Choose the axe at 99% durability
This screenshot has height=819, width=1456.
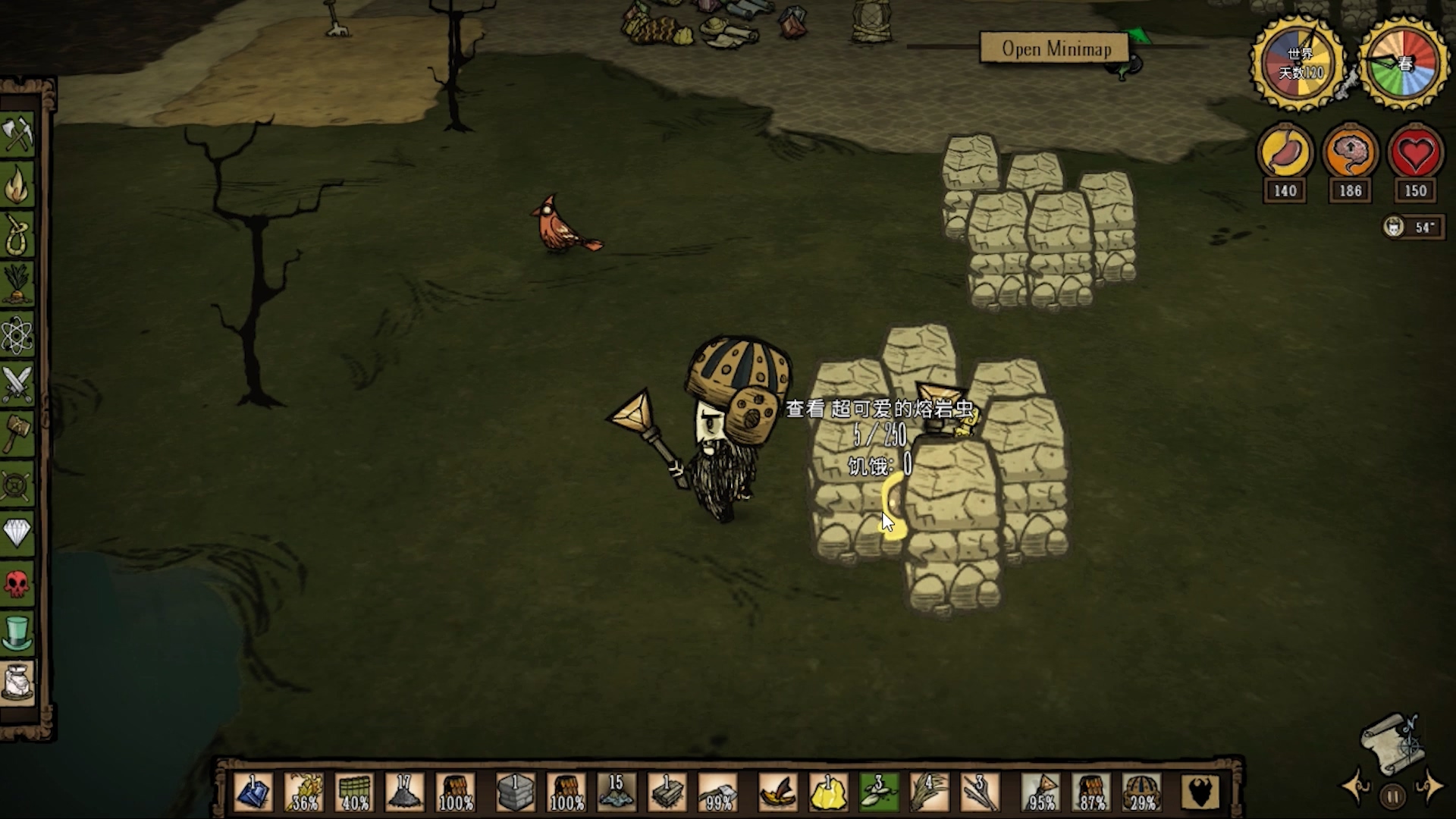[x=717, y=792]
